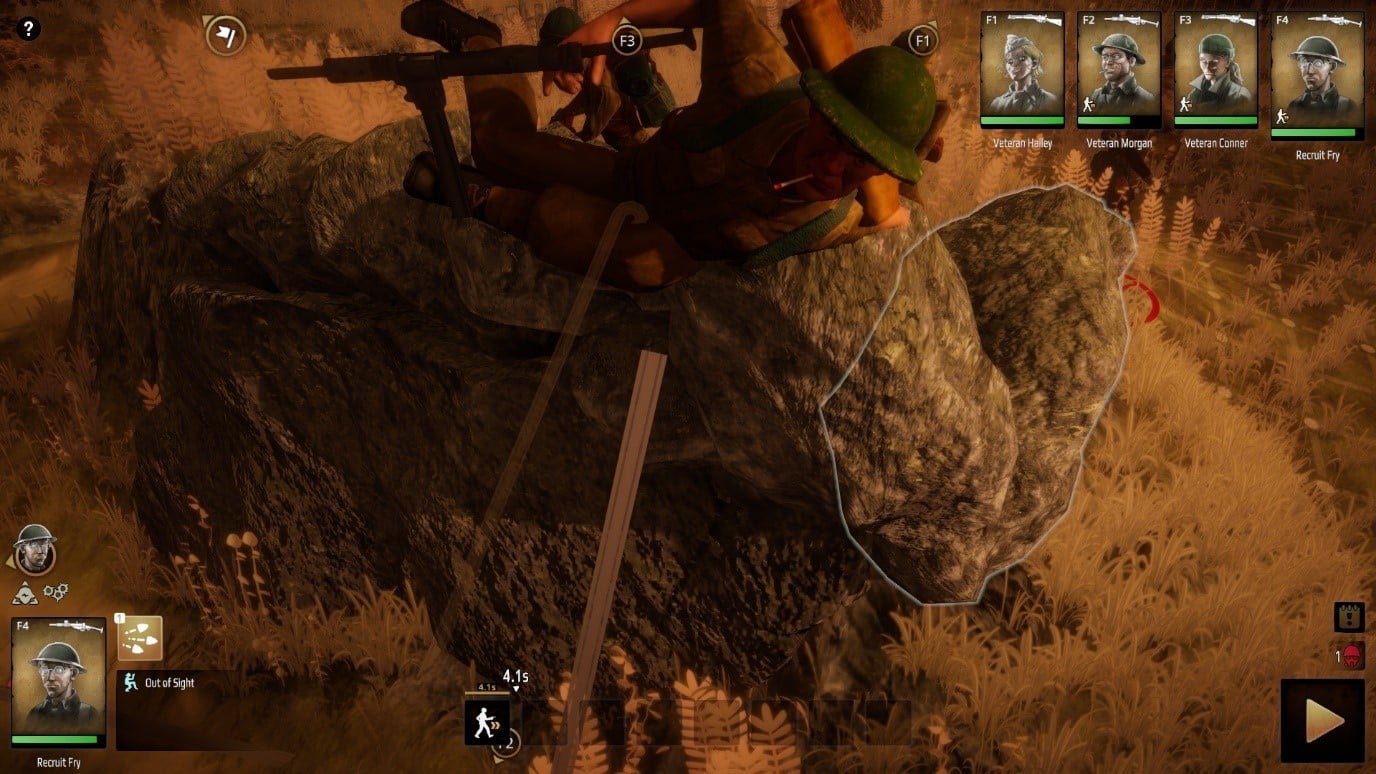1376x774 pixels.
Task: Click the large play button to start the turn
Action: click(x=1322, y=721)
